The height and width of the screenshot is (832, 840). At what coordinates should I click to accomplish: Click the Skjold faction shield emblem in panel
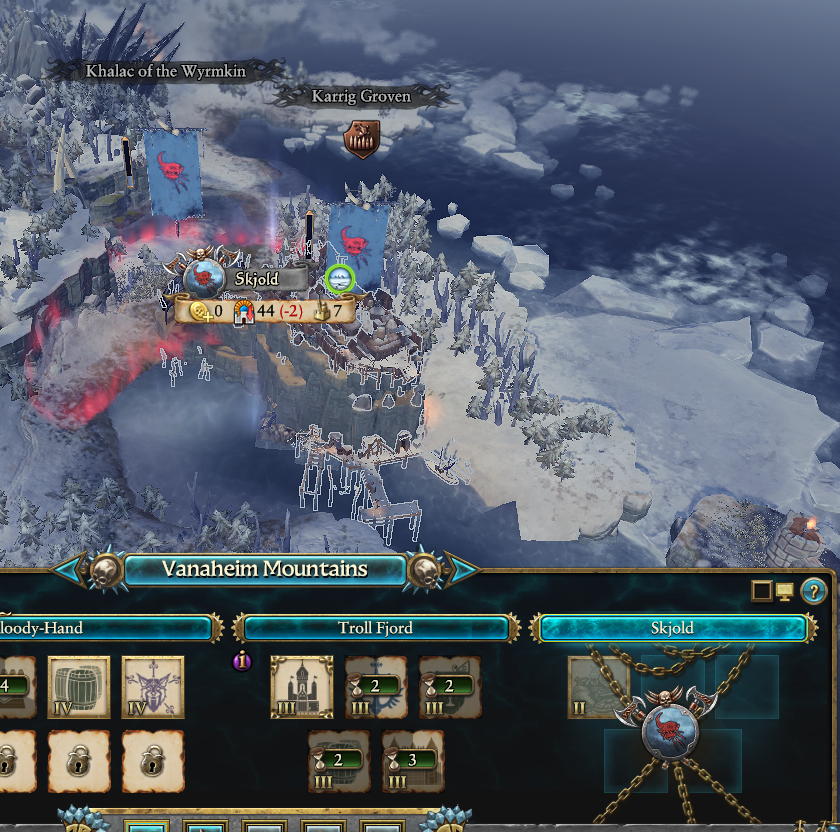click(673, 737)
